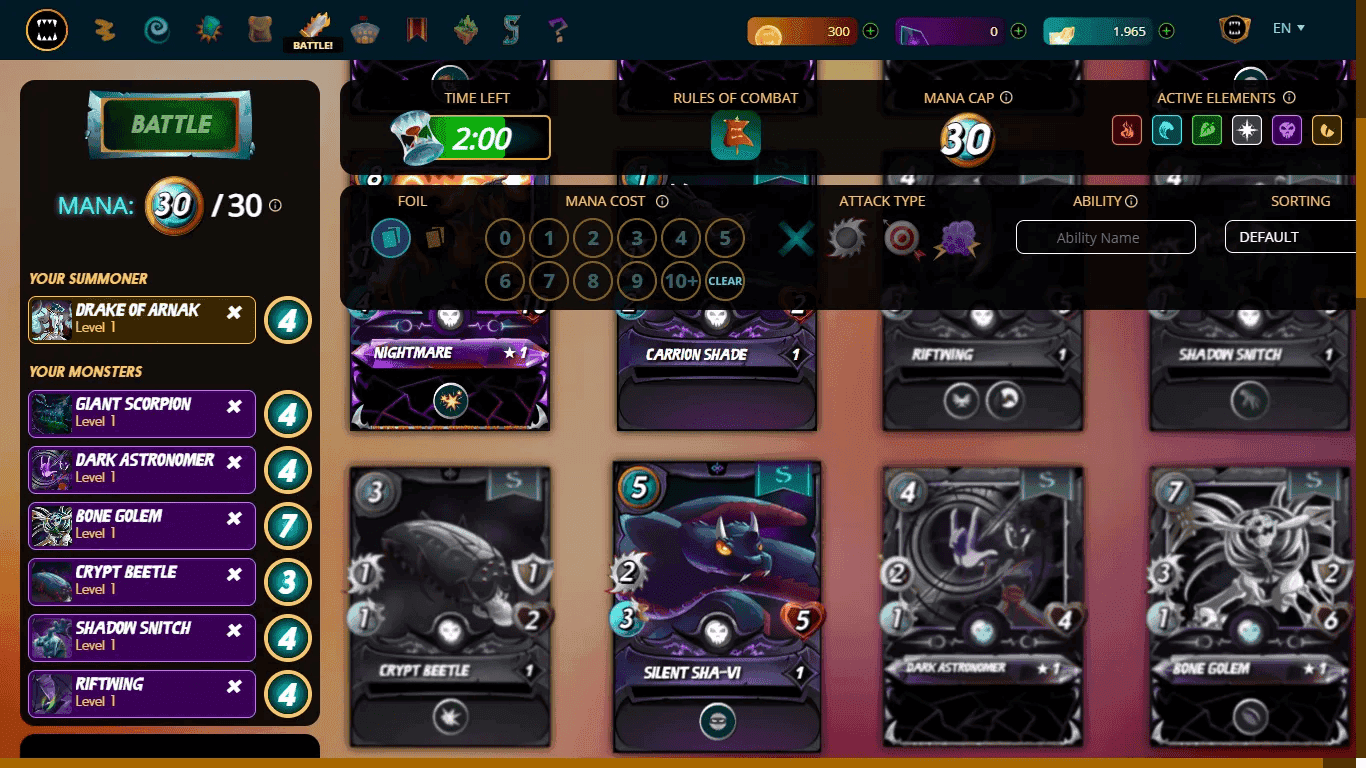
Task: Click the floating island land icon in top navigation
Action: coord(465,29)
